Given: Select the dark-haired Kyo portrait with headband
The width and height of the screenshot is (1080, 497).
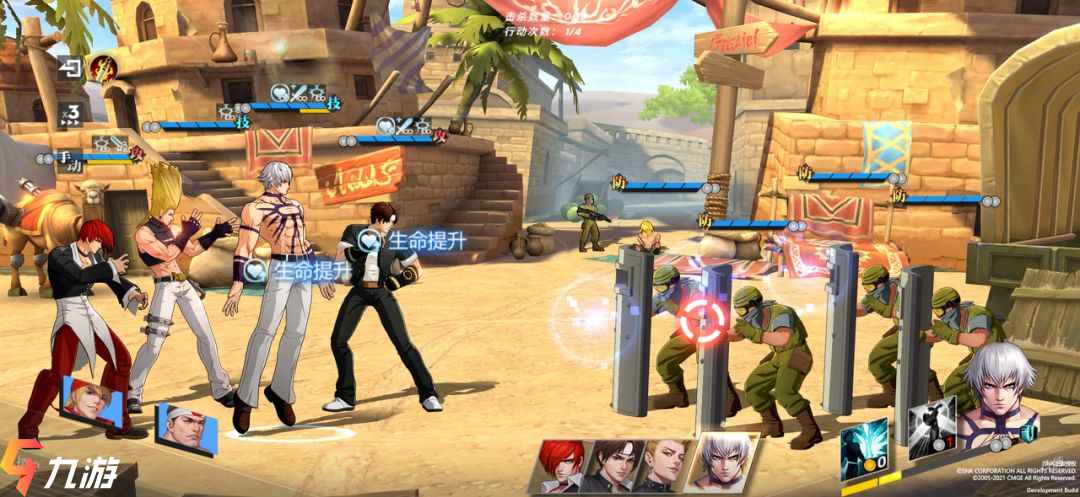Looking at the screenshot, I should tap(612, 464).
